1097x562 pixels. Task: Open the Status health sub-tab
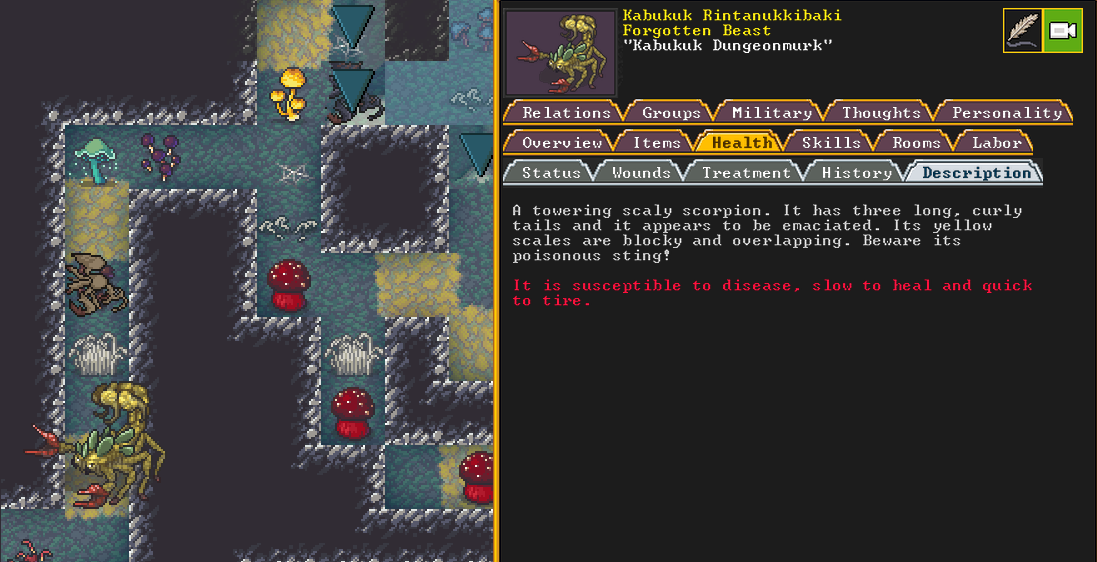551,173
